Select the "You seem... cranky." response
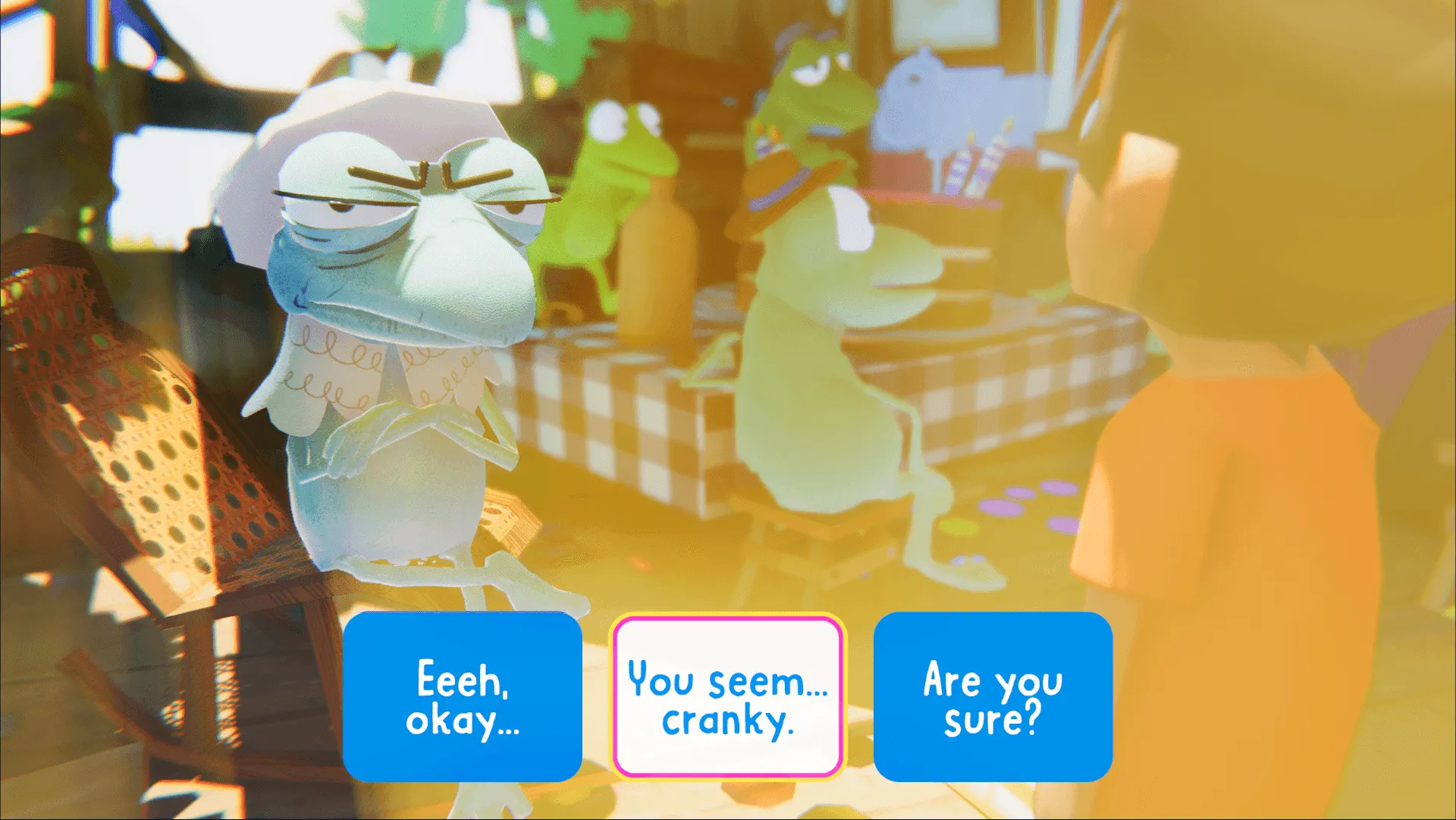1456x820 pixels. [x=727, y=697]
